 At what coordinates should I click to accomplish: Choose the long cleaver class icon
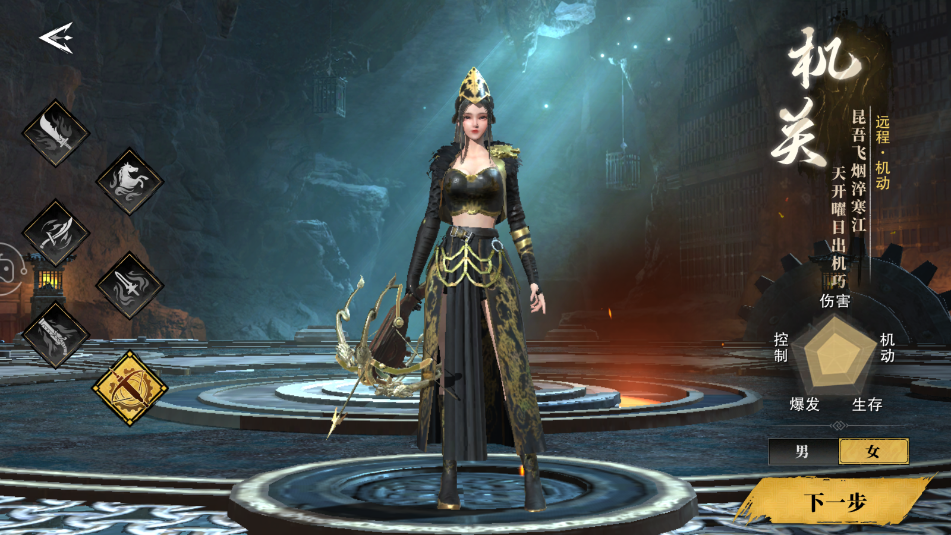pos(56,335)
